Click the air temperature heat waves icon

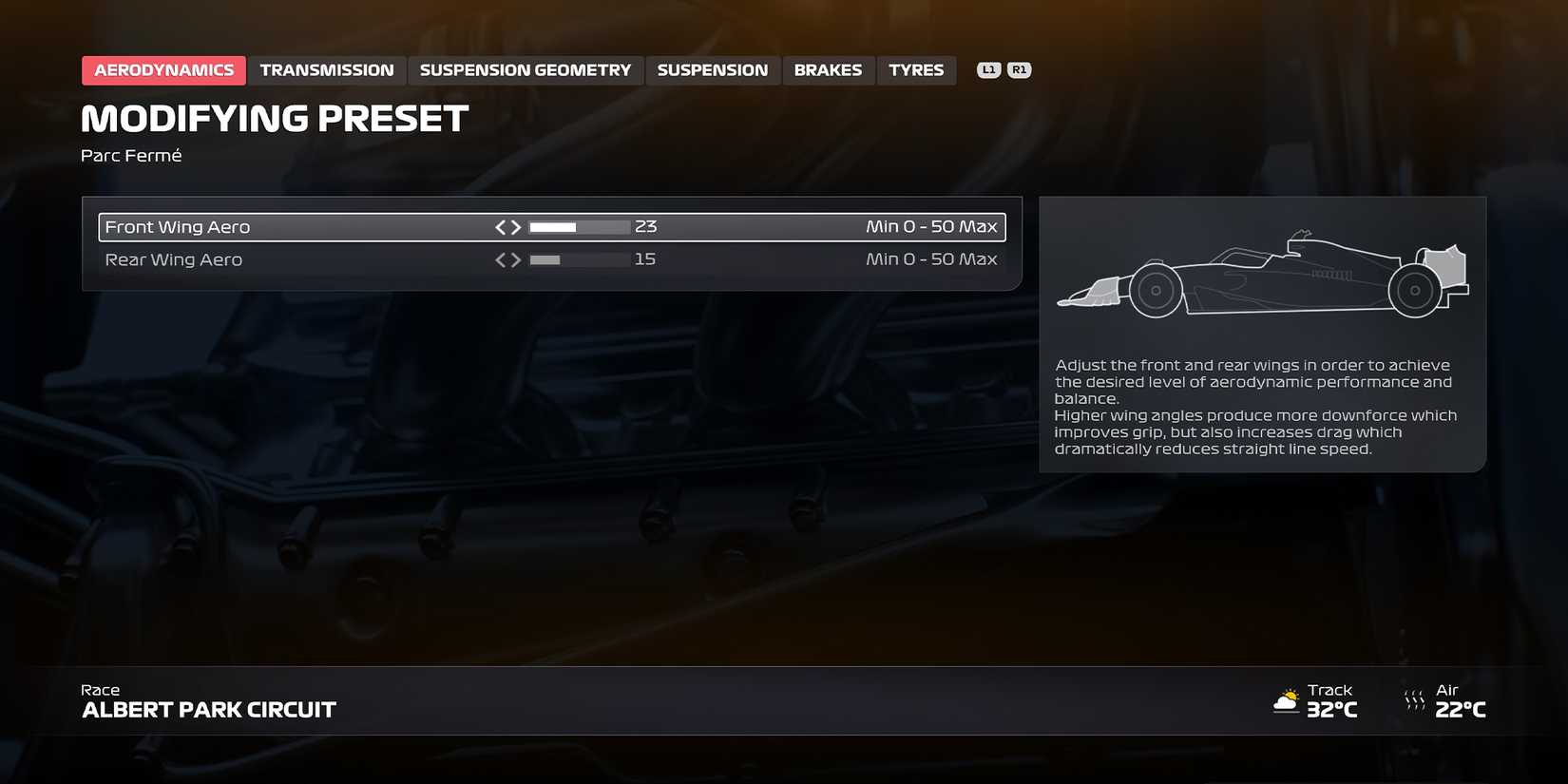1414,700
